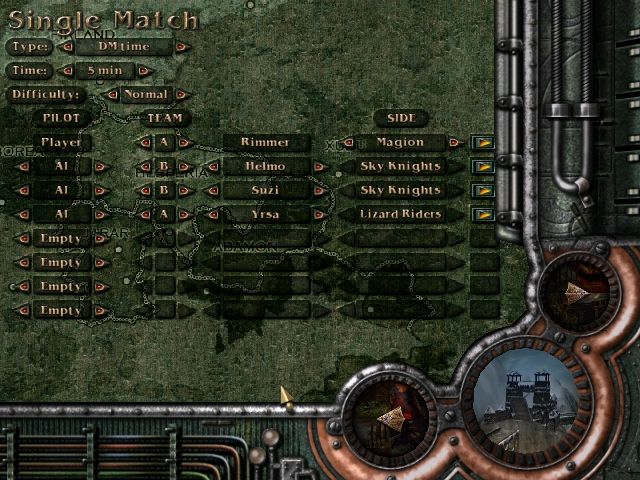The image size is (640, 480).
Task: Decrease match time with the left arrow
Action: (67, 71)
